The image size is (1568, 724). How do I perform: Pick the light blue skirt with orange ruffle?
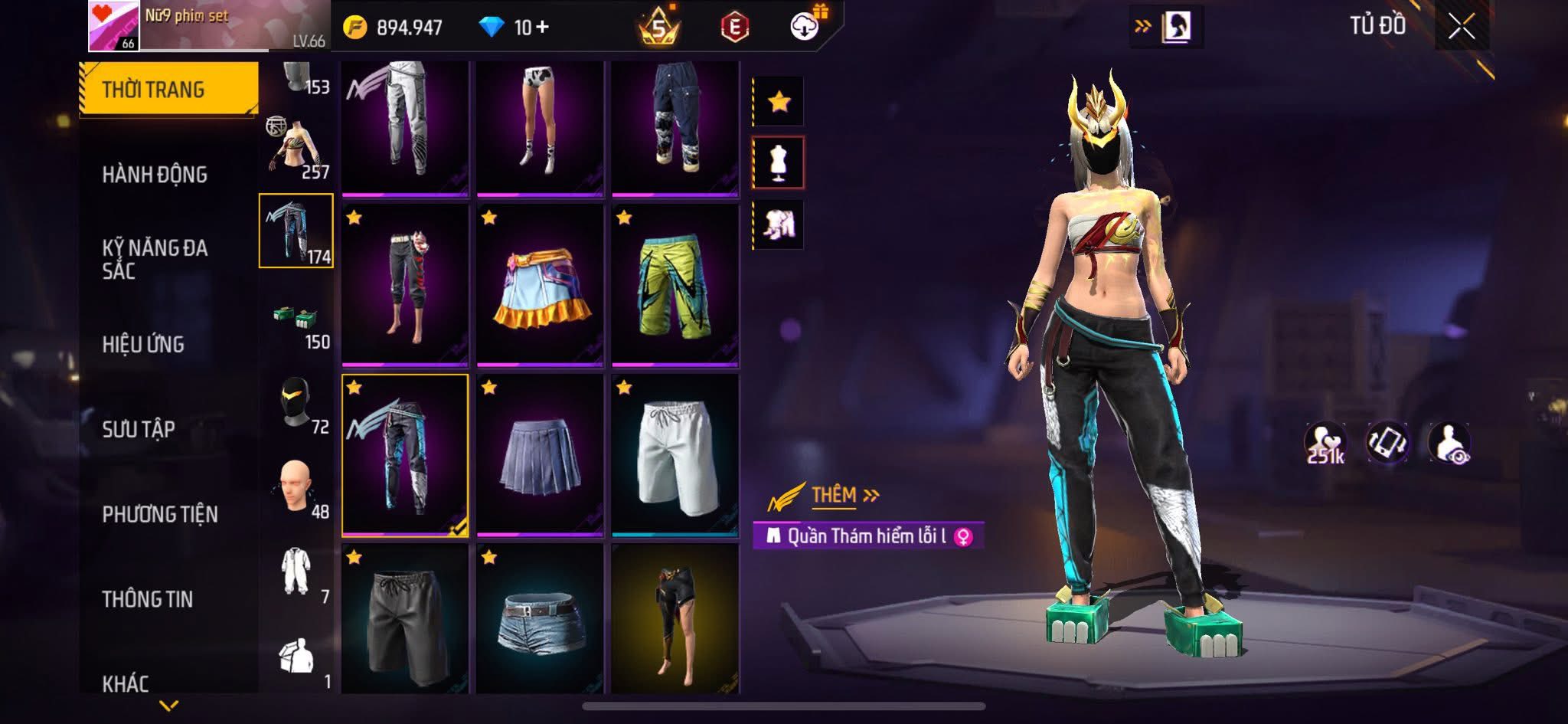coord(540,284)
